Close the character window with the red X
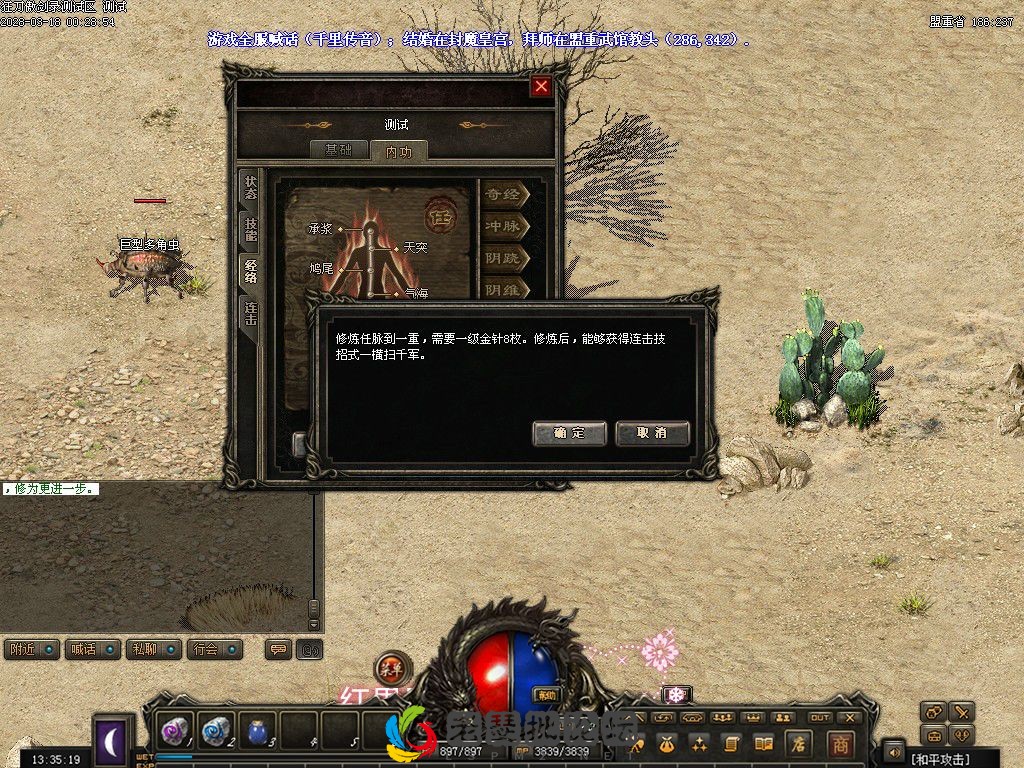 541,86
